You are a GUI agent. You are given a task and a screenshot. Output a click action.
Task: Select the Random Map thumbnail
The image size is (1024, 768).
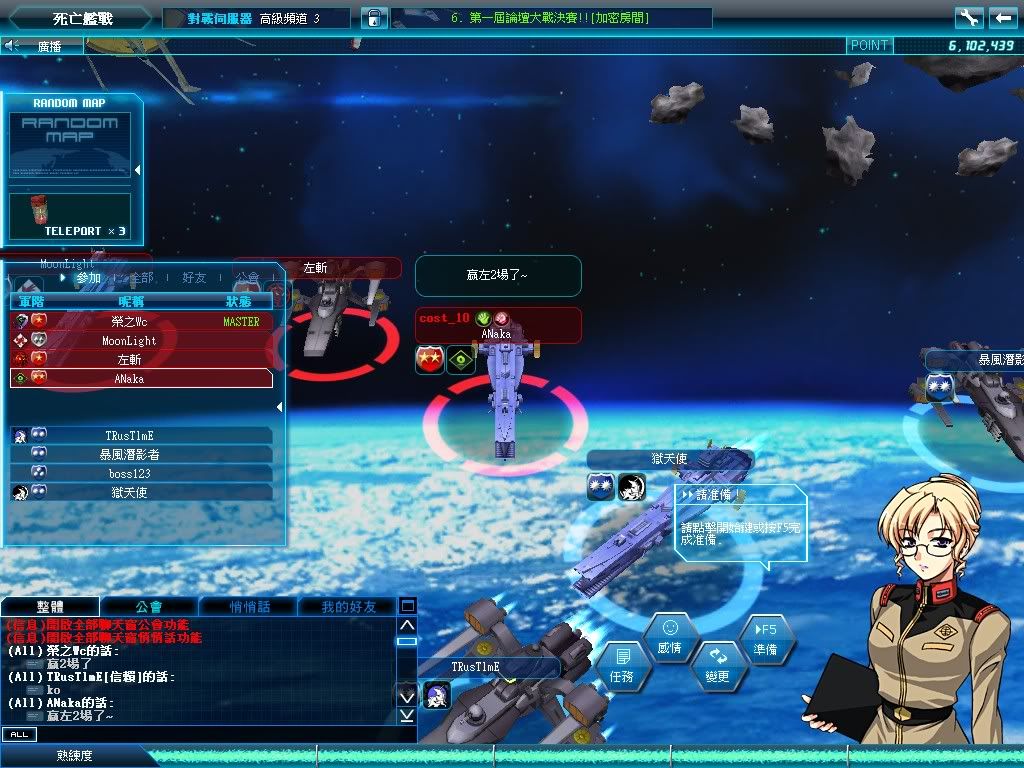(70, 148)
